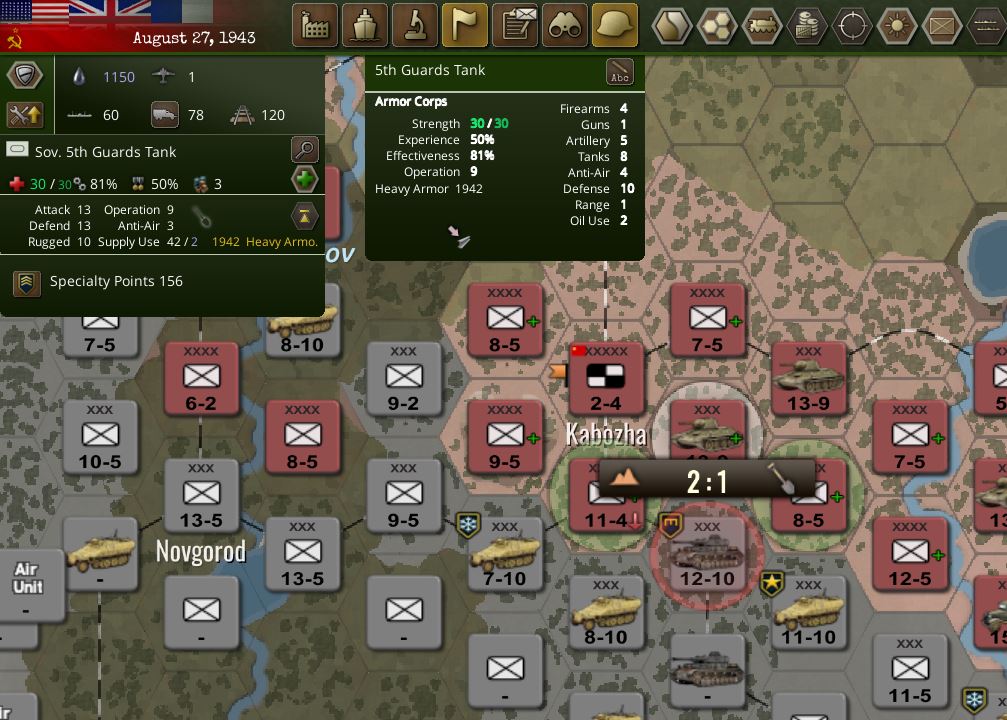This screenshot has width=1007, height=720.
Task: Open the microscope research panel
Action: pyautogui.click(x=415, y=26)
